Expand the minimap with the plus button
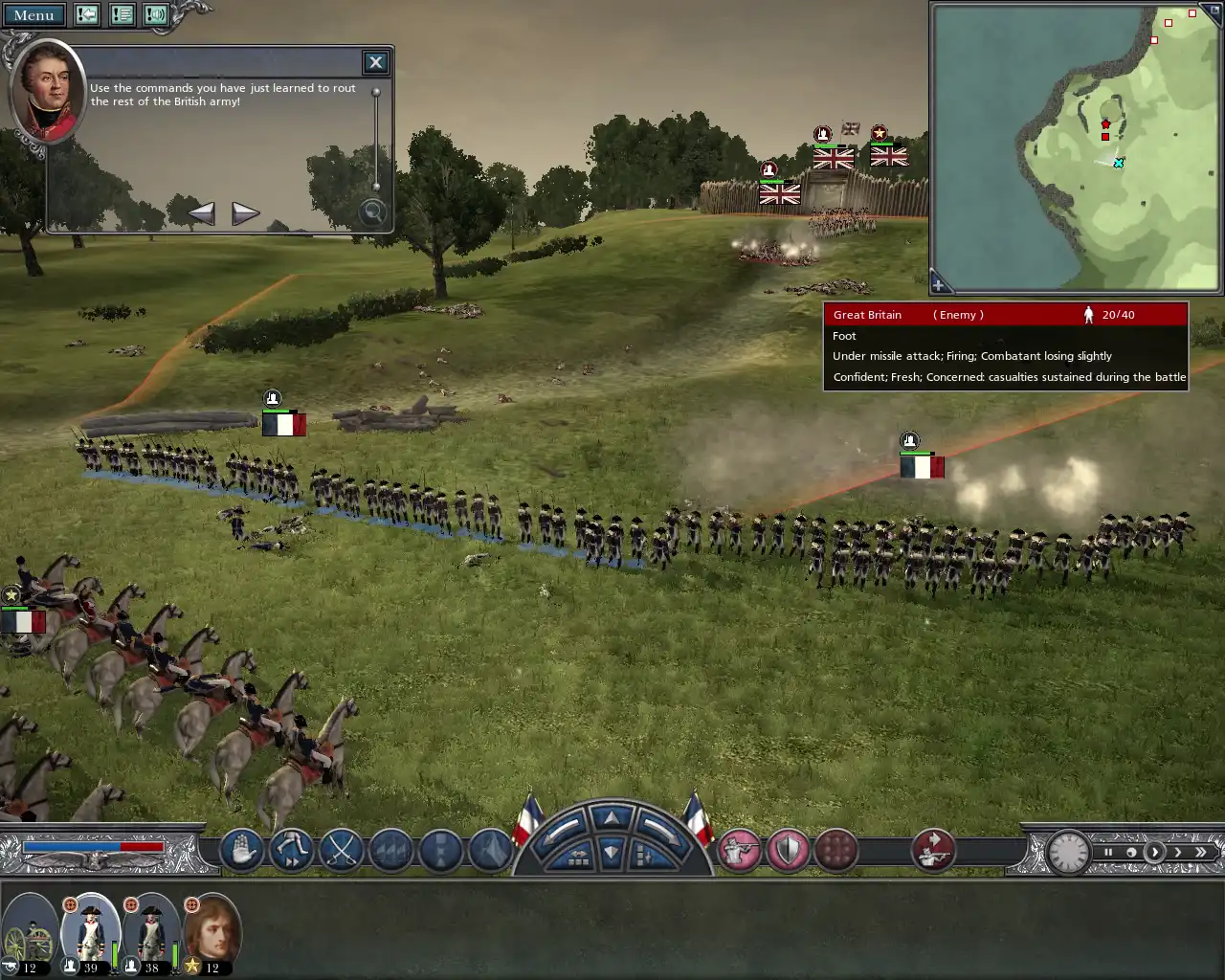Image resolution: width=1225 pixels, height=980 pixels. click(939, 284)
